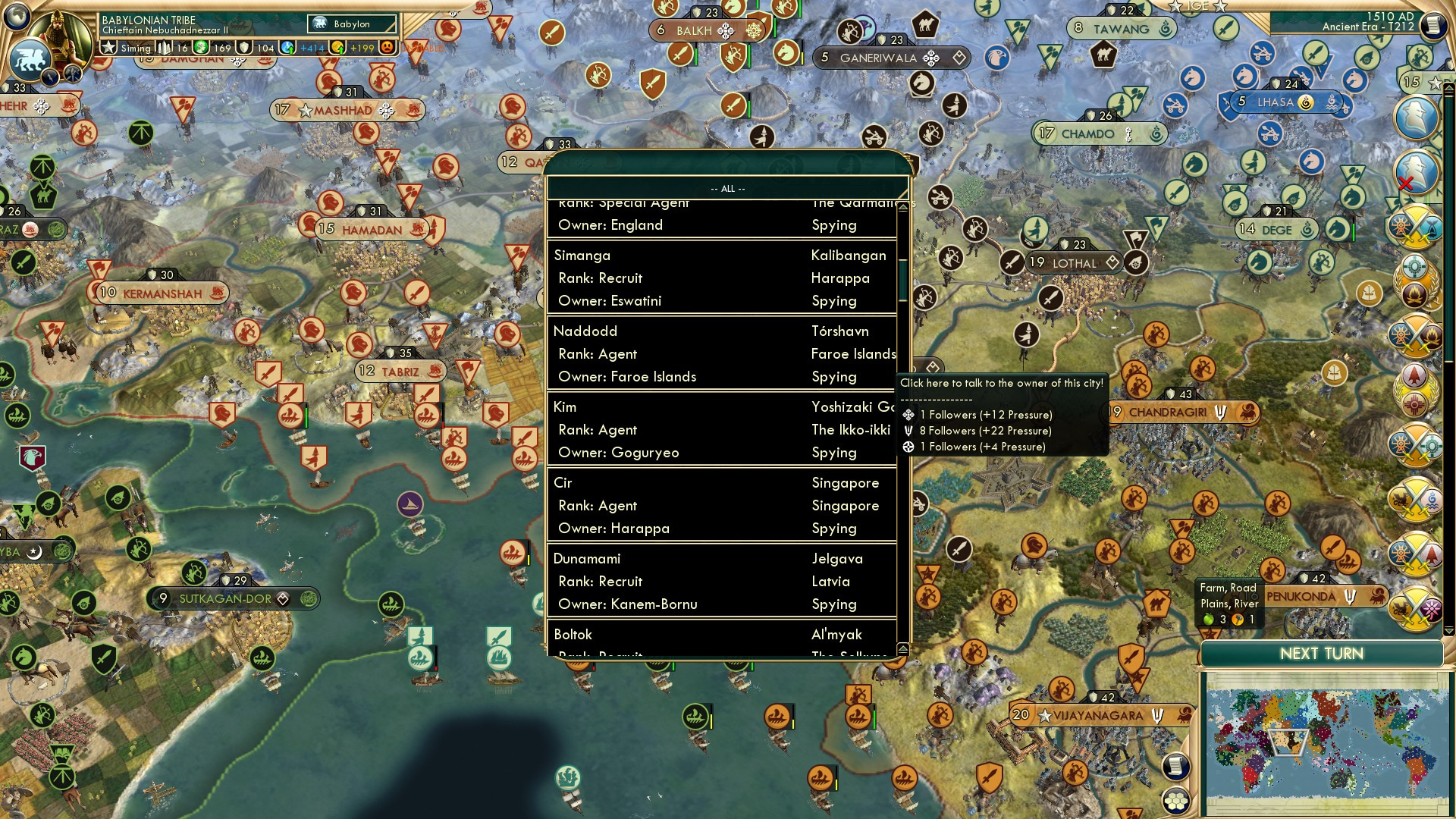
Task: Click the up arrow on the notifications scrollbar
Action: pos(1449,86)
